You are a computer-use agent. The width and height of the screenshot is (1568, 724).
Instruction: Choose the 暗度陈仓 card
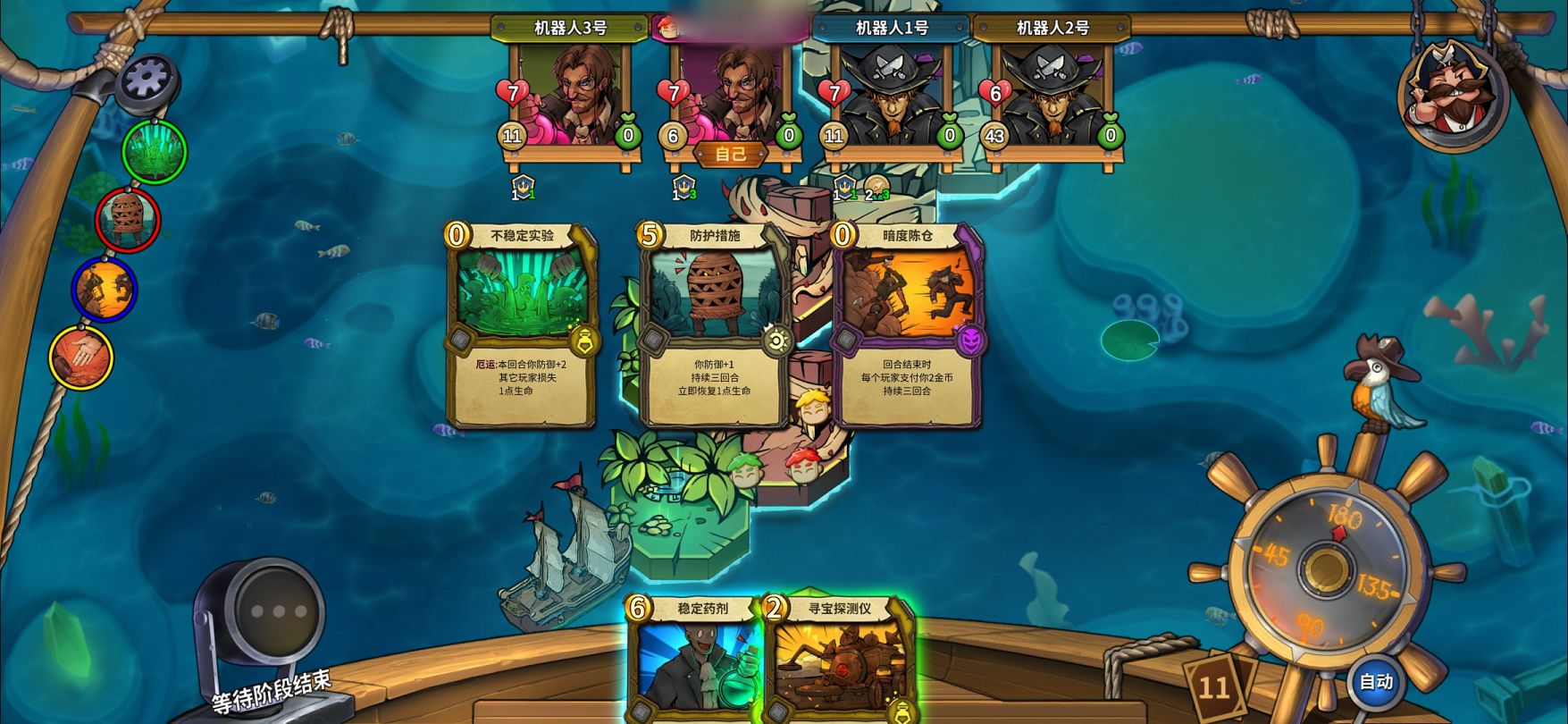(x=907, y=324)
